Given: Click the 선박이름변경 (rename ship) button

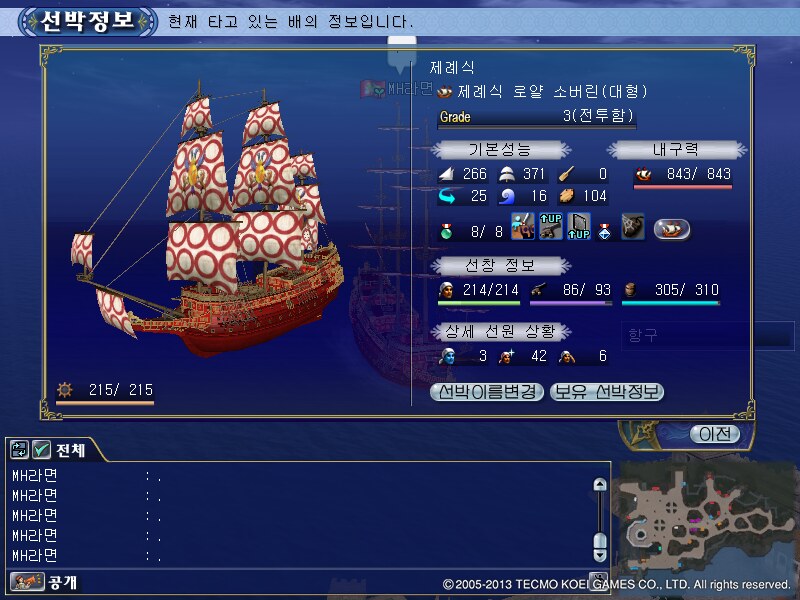Looking at the screenshot, I should click(x=488, y=392).
